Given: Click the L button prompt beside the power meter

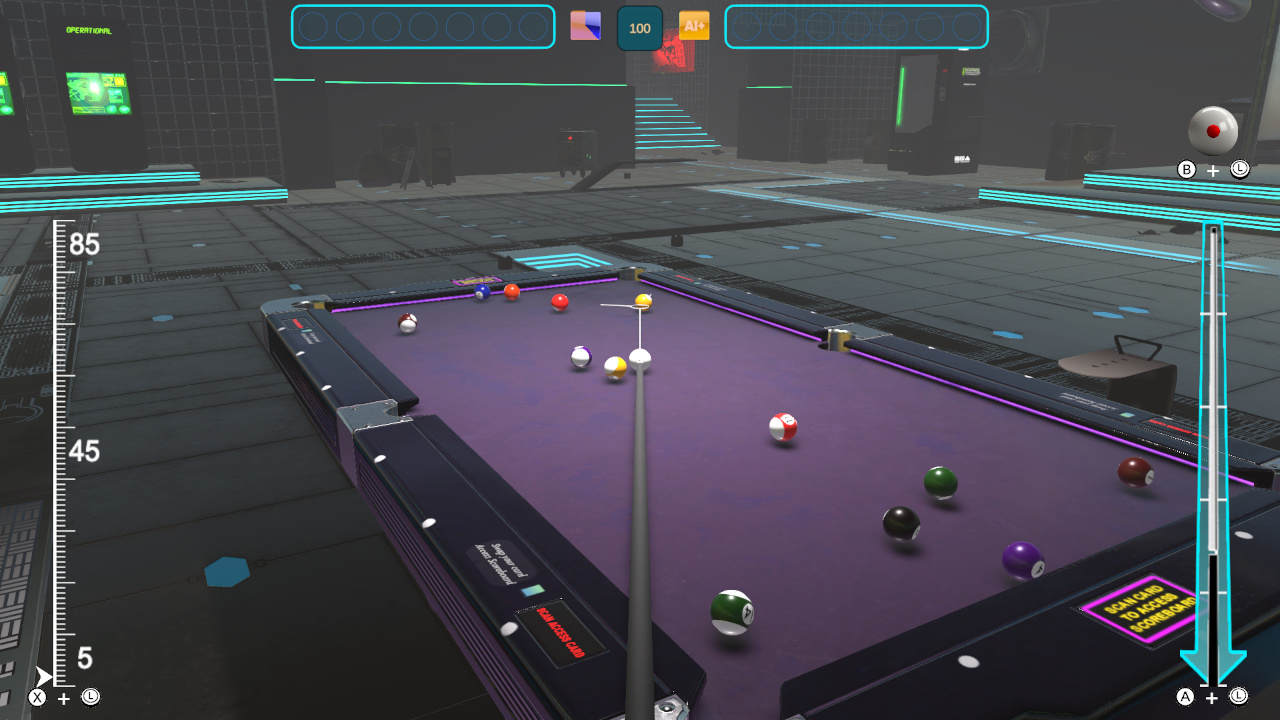Looking at the screenshot, I should tap(1240, 170).
